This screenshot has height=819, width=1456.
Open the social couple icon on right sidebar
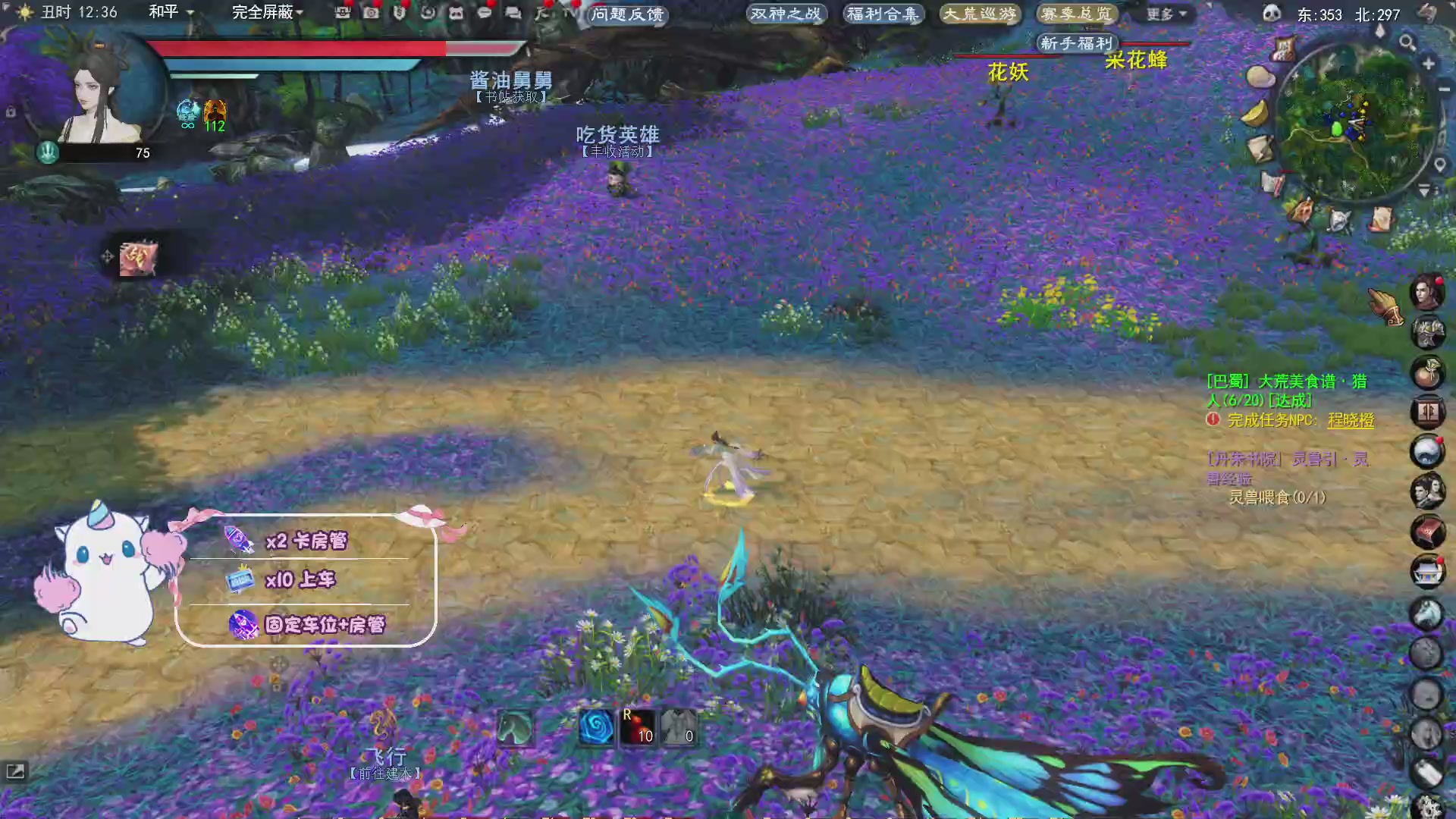(1429, 491)
